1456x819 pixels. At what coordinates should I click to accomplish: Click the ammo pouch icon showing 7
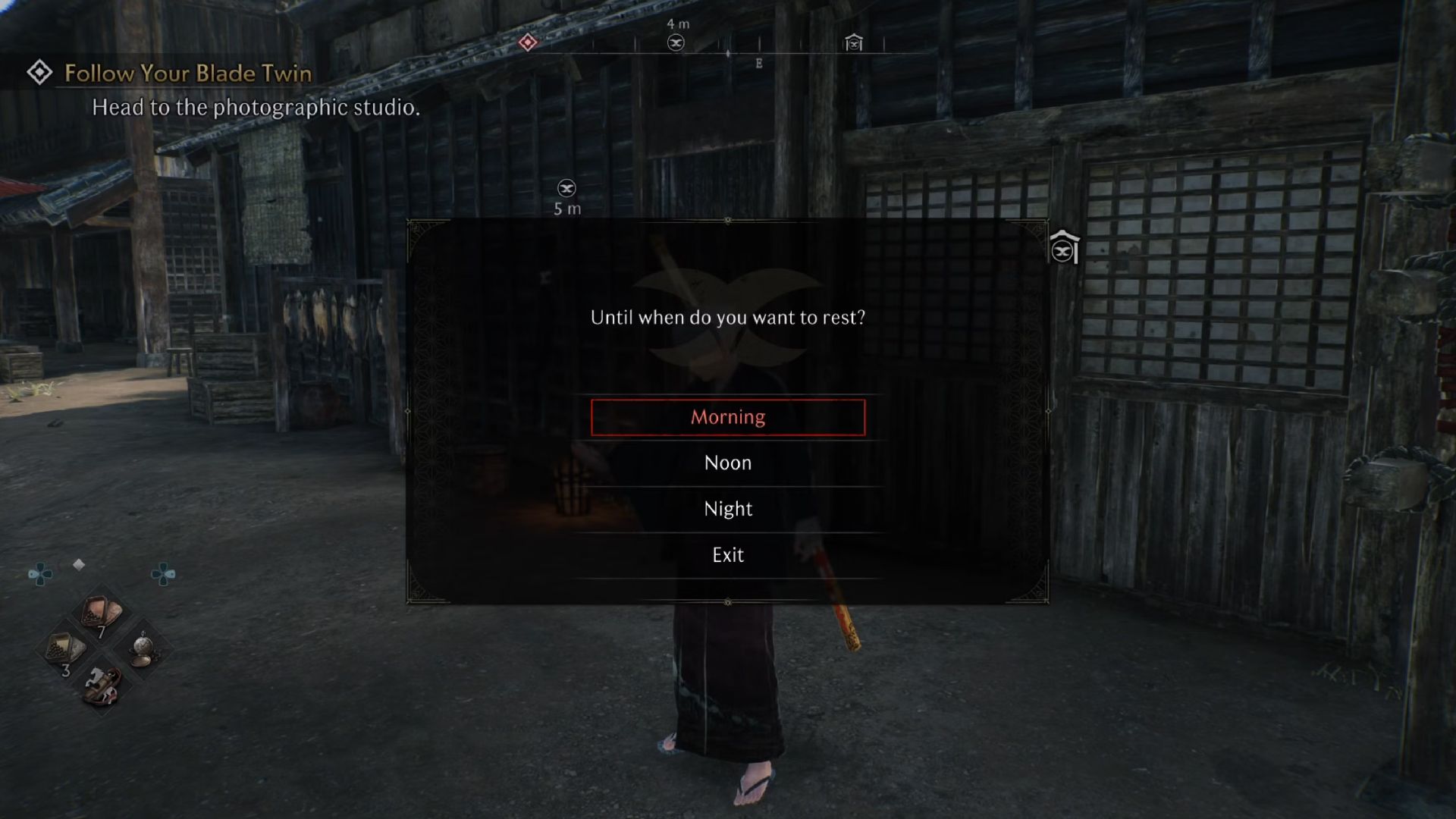coord(101,610)
